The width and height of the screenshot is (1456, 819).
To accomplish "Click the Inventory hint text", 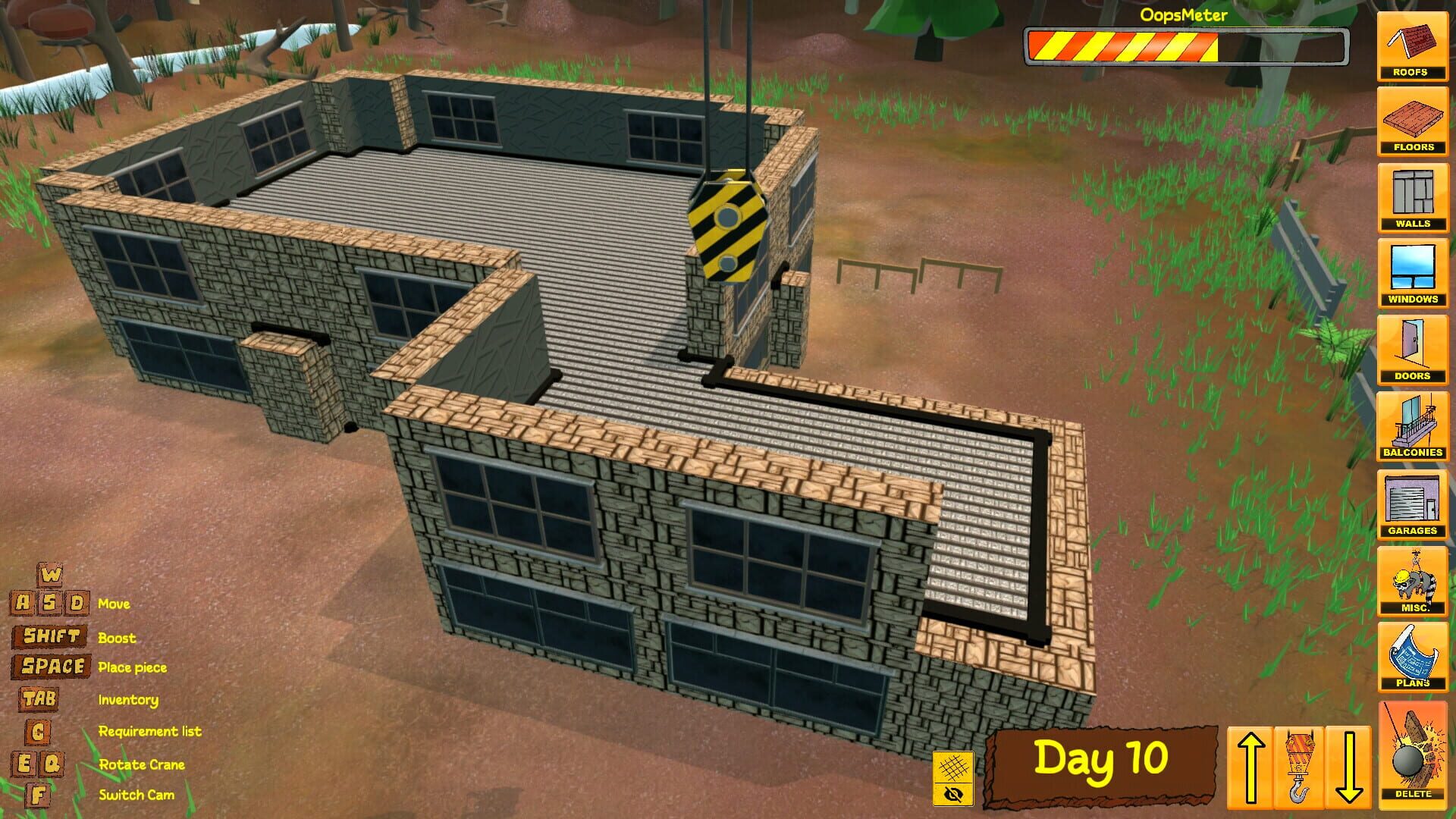I will pos(127,699).
